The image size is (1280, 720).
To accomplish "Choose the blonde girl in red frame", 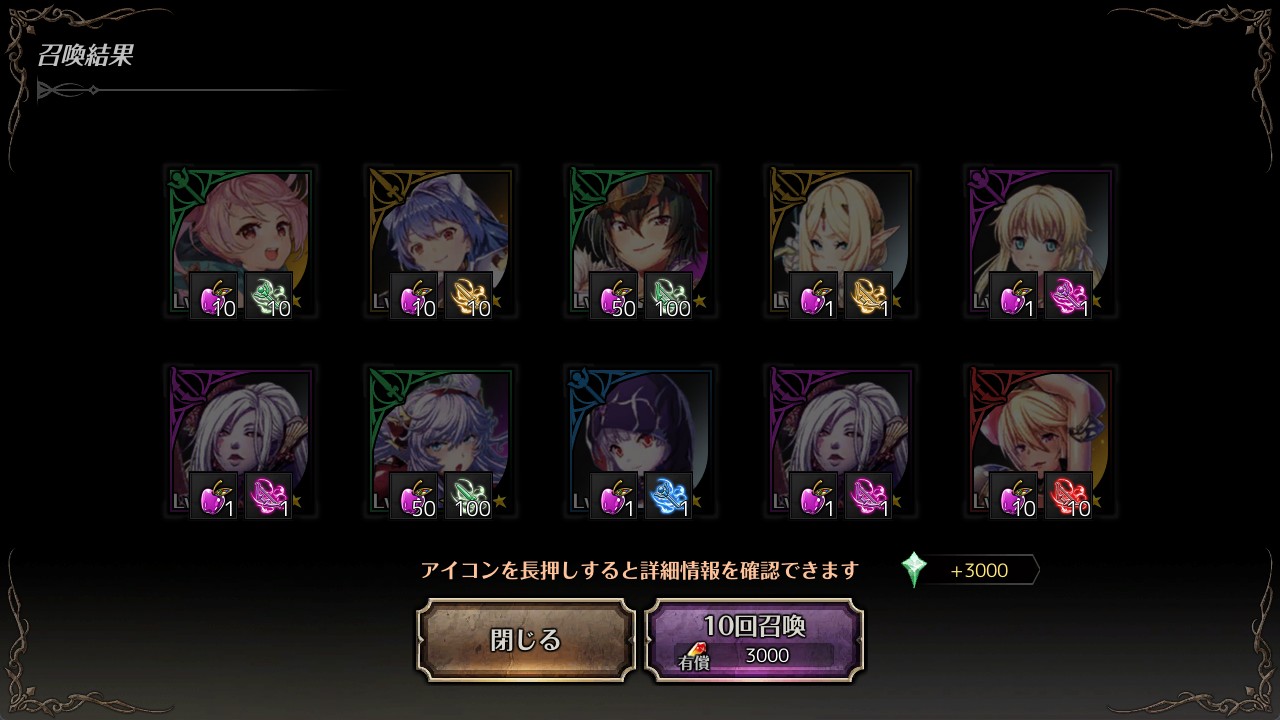I will (x=1041, y=430).
